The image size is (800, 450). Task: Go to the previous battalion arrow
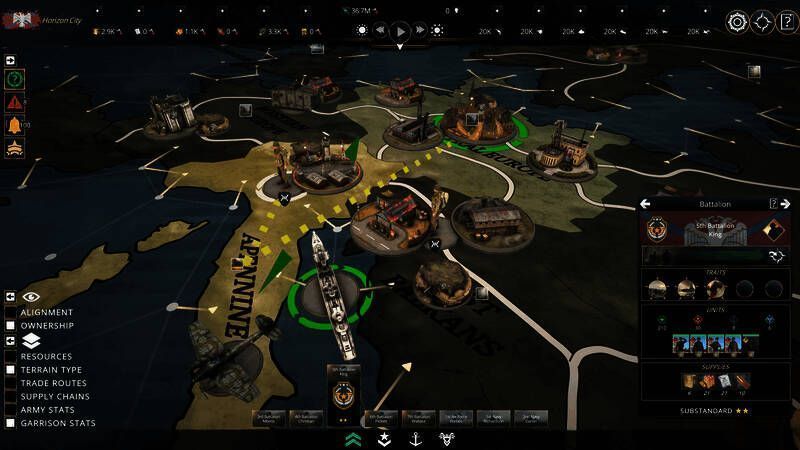646,204
